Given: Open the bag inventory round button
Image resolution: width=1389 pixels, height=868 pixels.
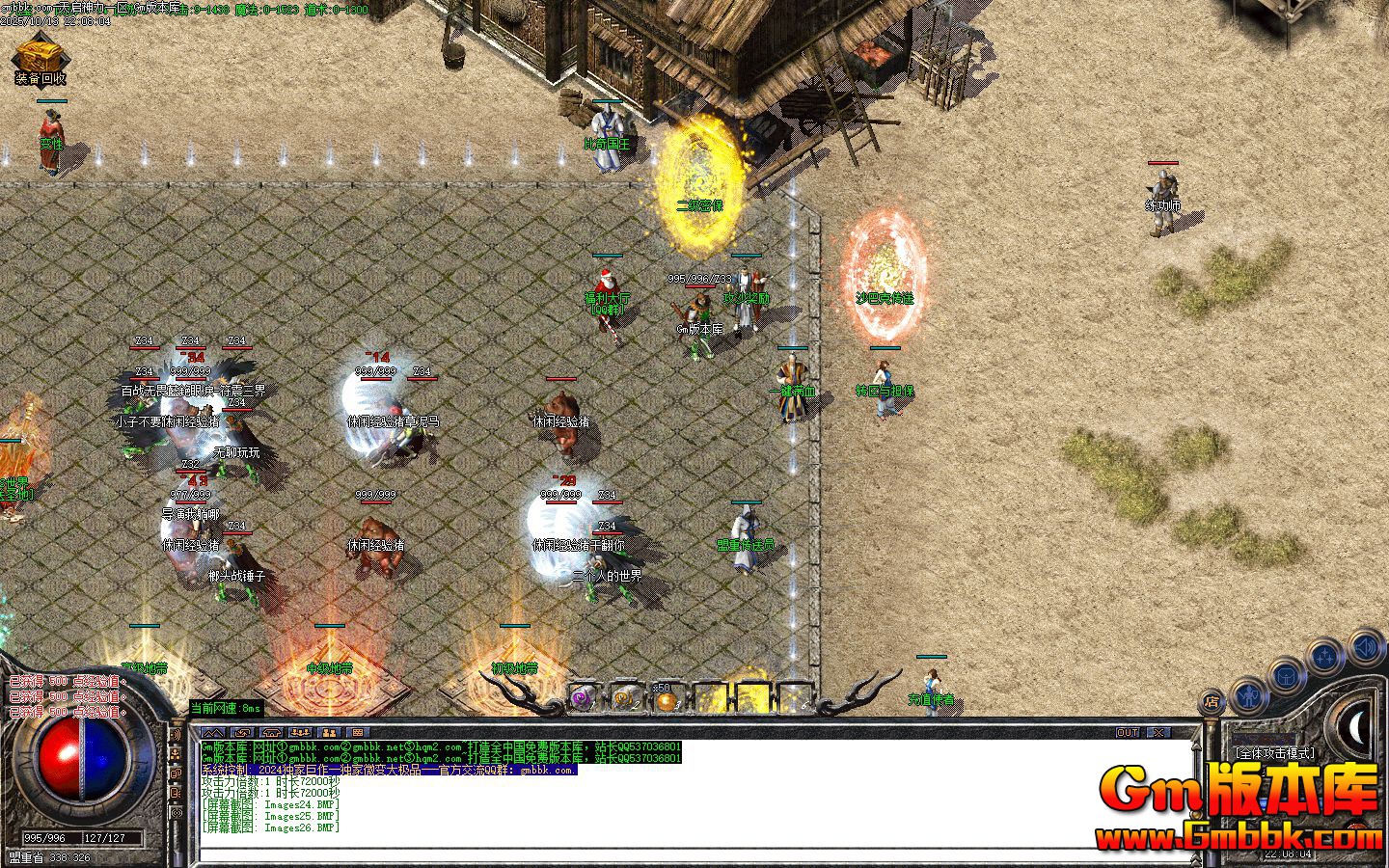Looking at the screenshot, I should tap(1288, 675).
